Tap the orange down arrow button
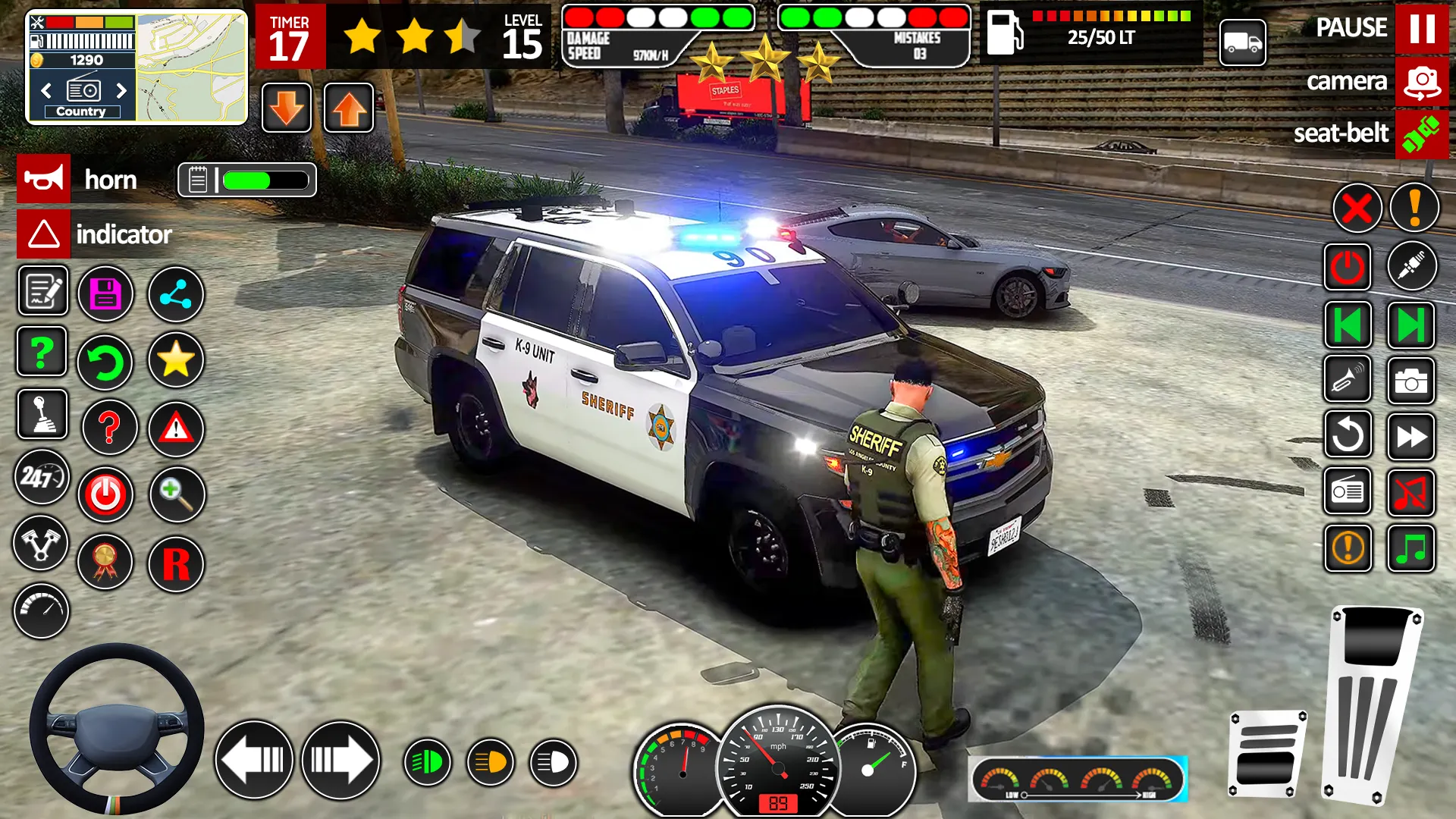The width and height of the screenshot is (1456, 819). (287, 108)
